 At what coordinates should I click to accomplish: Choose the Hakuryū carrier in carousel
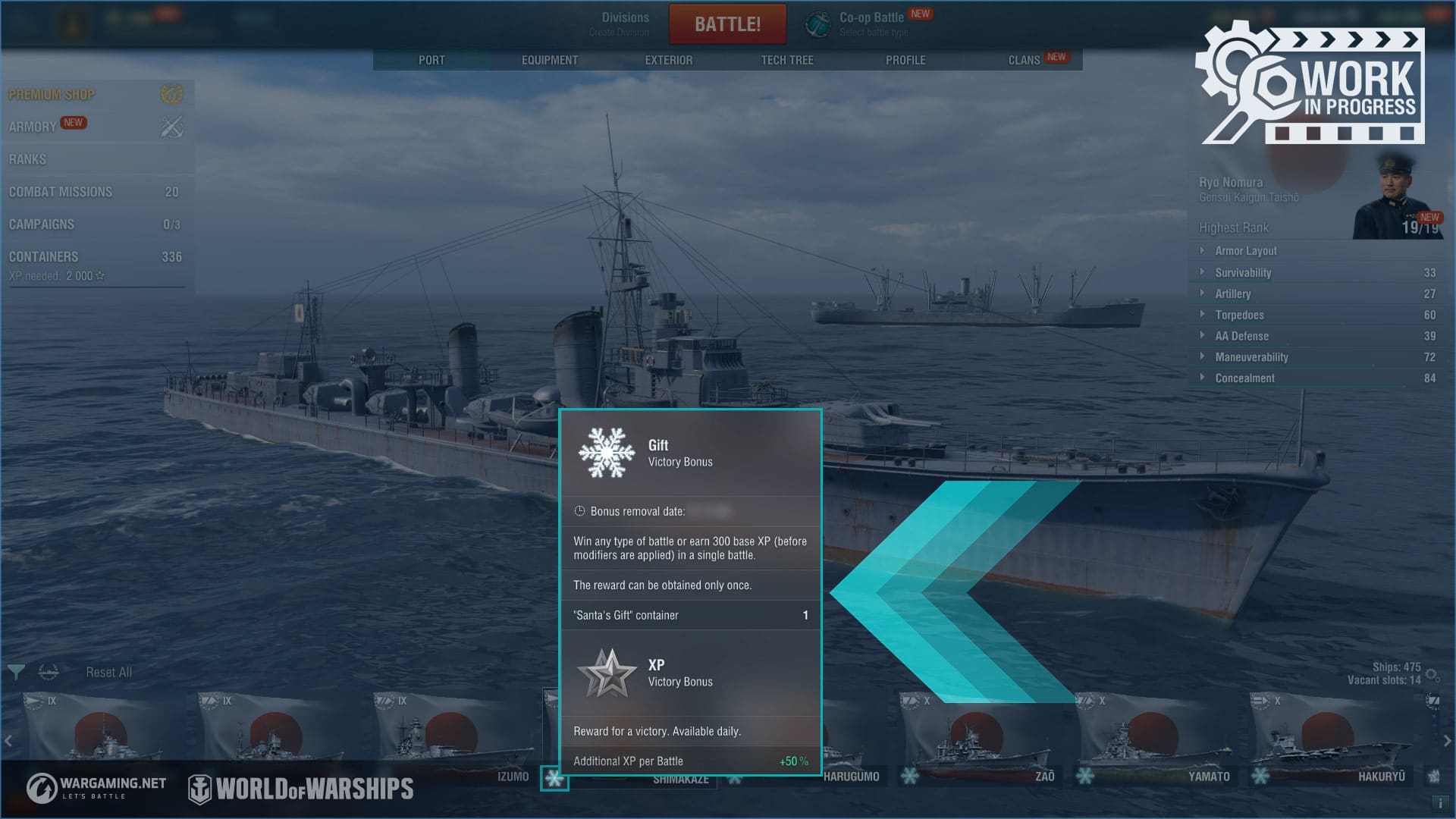click(x=1329, y=736)
